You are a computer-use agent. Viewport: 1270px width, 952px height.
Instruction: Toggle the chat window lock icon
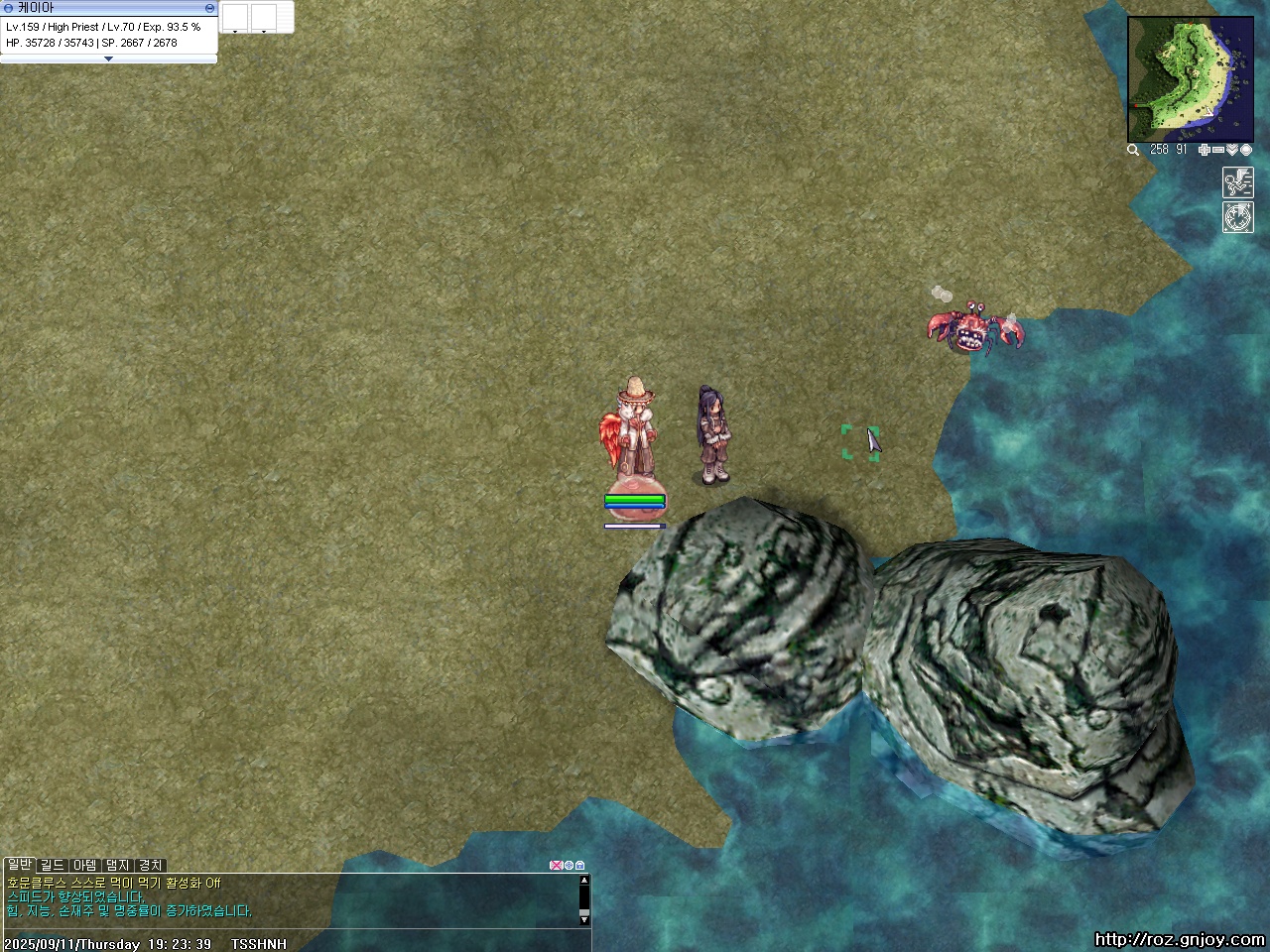point(579,866)
